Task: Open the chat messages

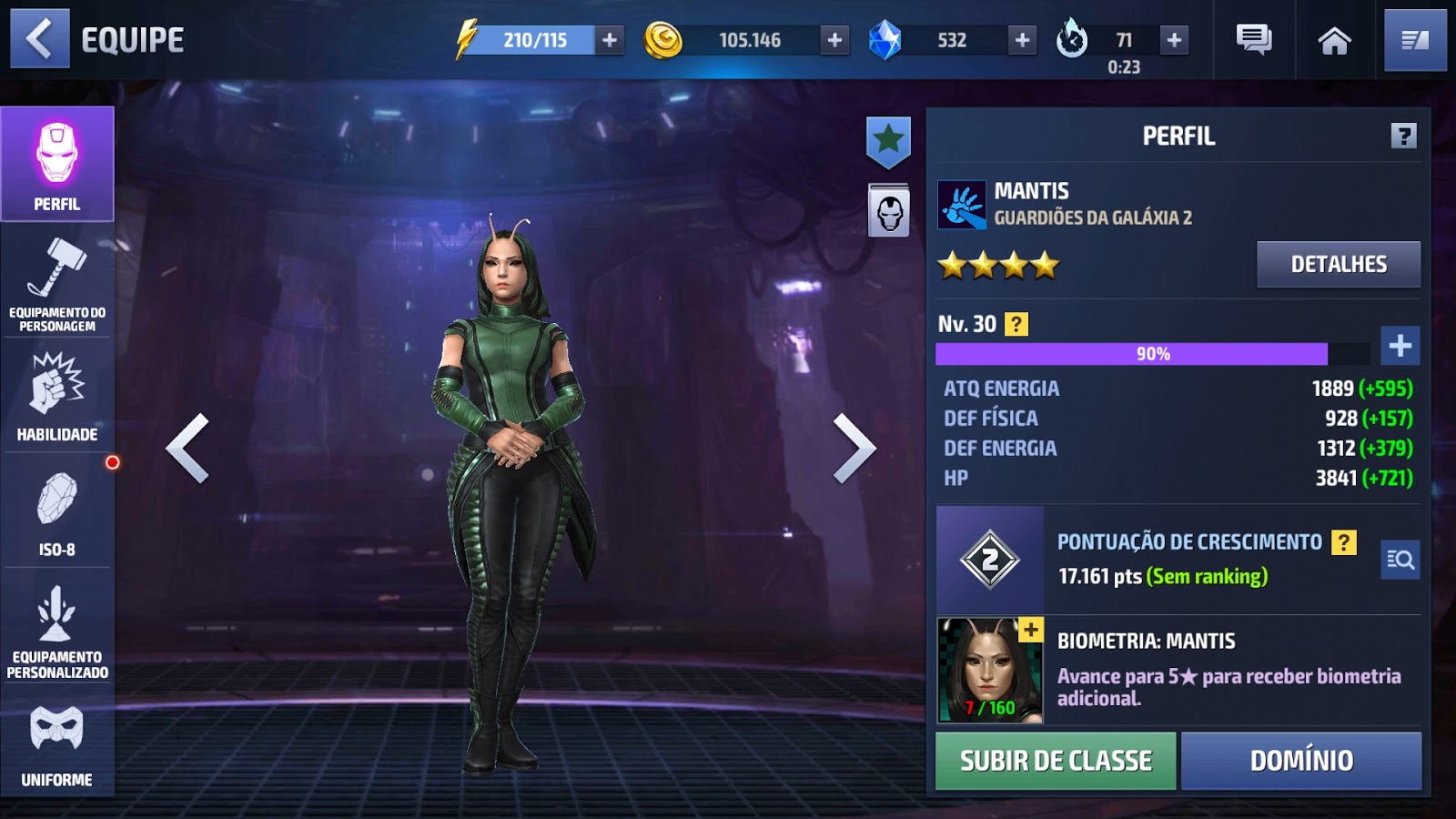Action: pos(1254,40)
